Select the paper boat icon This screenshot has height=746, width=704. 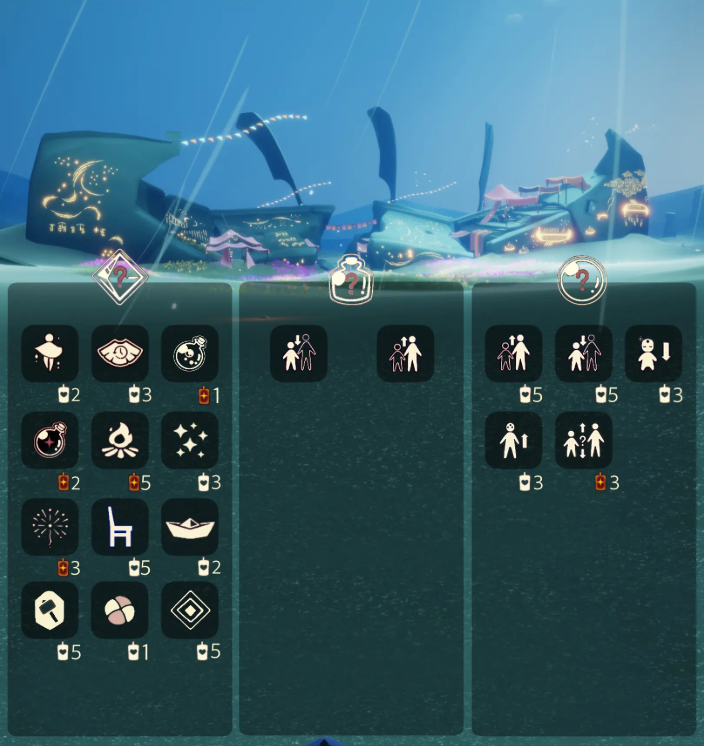[x=190, y=527]
